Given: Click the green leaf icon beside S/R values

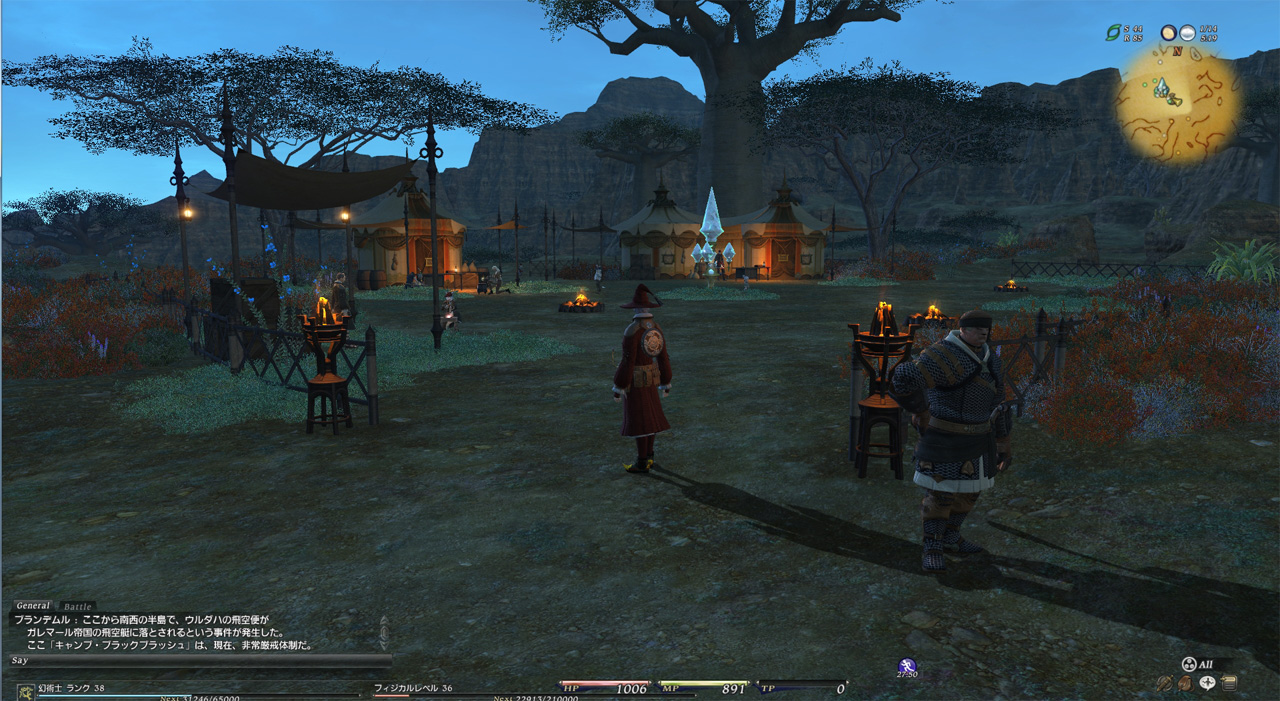Looking at the screenshot, I should [x=1112, y=33].
